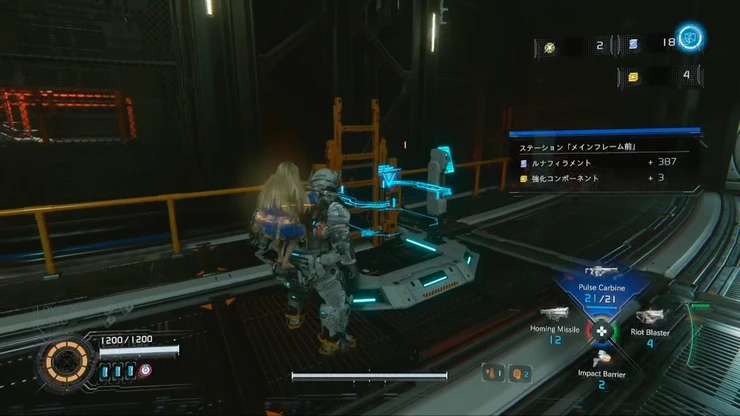Click the glowing blue cube icon

[x=688, y=39]
